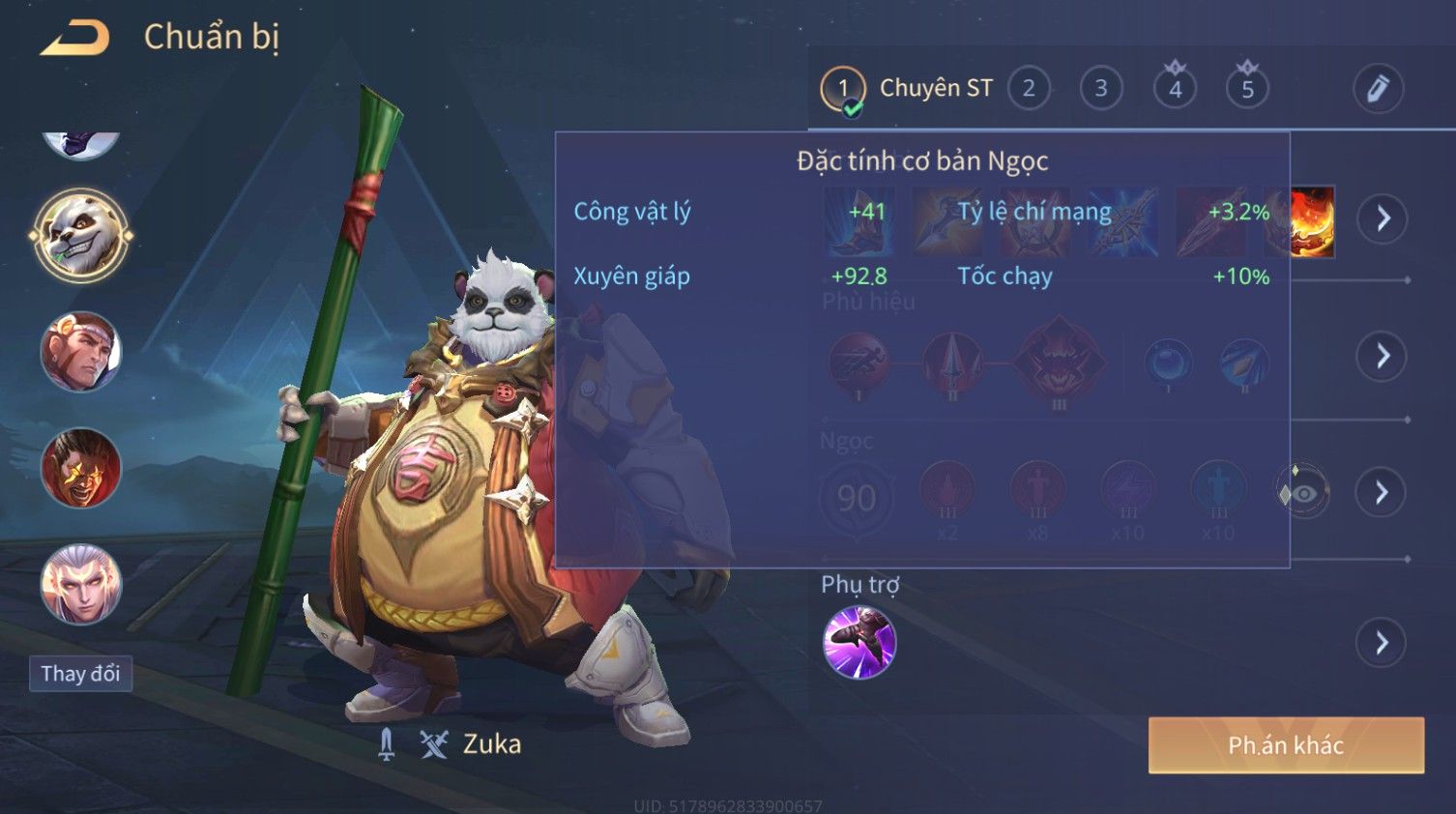Go back using the return arrow
The image size is (1456, 814).
[x=75, y=38]
